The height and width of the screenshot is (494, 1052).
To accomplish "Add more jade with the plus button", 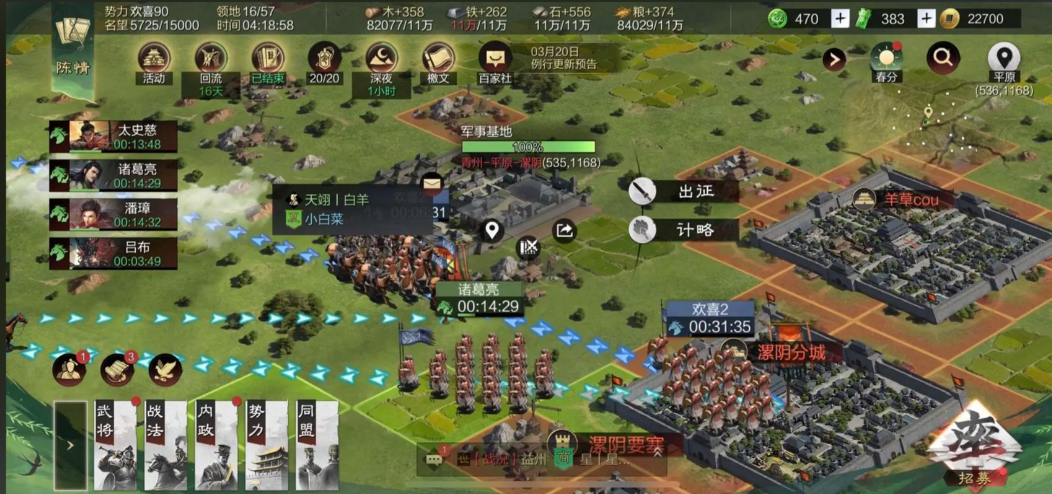I will [841, 19].
